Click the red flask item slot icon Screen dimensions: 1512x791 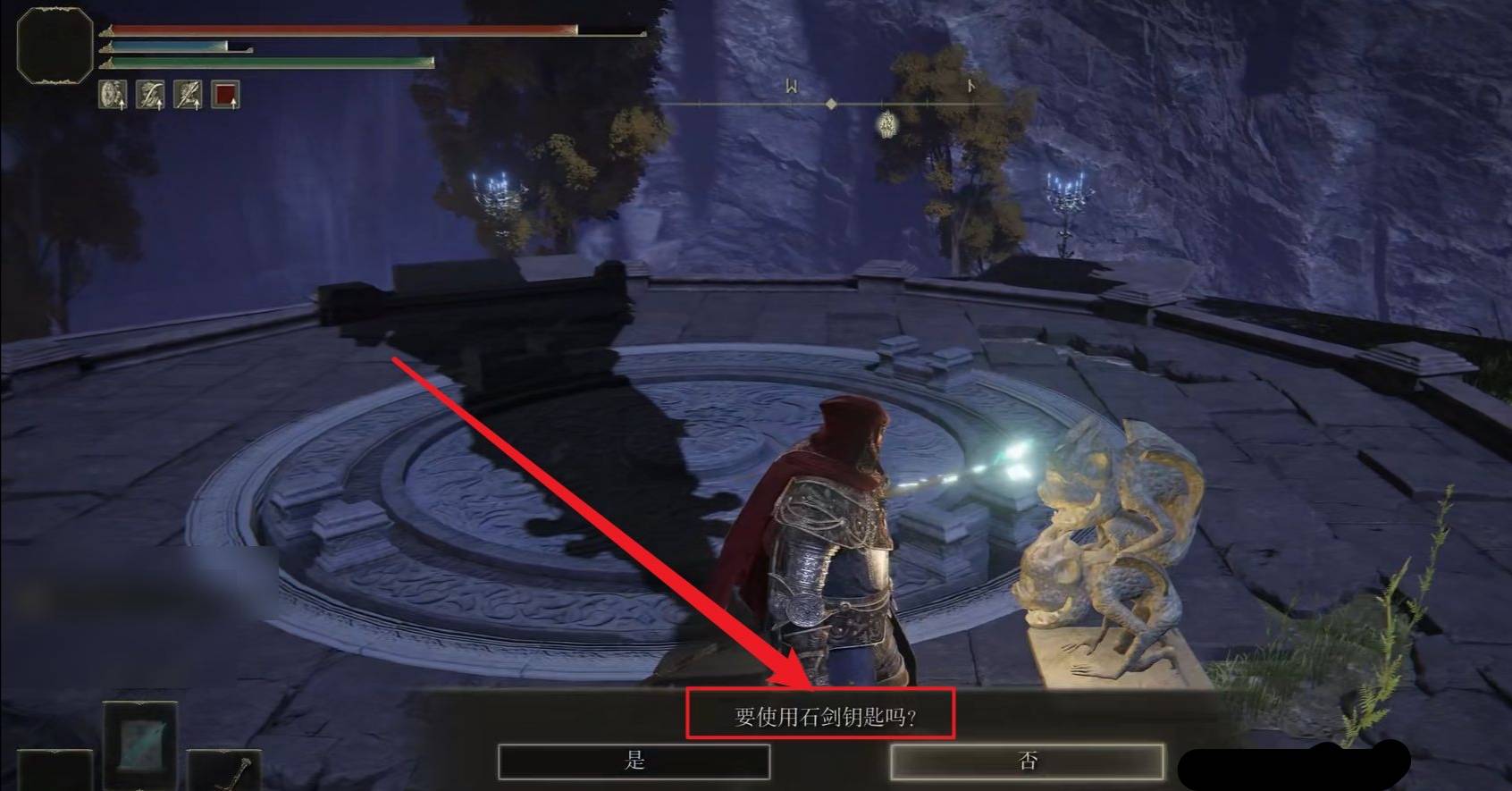225,94
